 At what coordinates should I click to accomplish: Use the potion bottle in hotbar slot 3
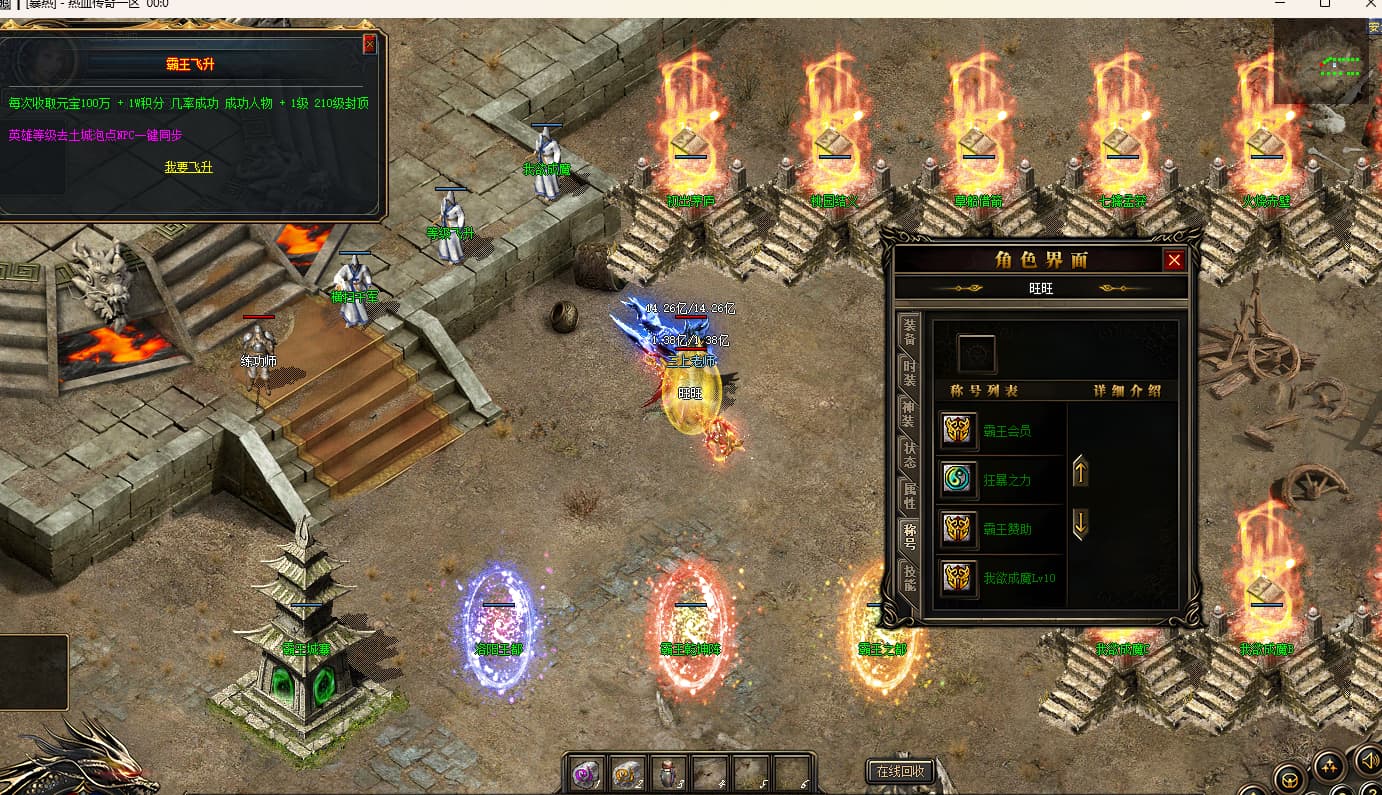tap(668, 773)
